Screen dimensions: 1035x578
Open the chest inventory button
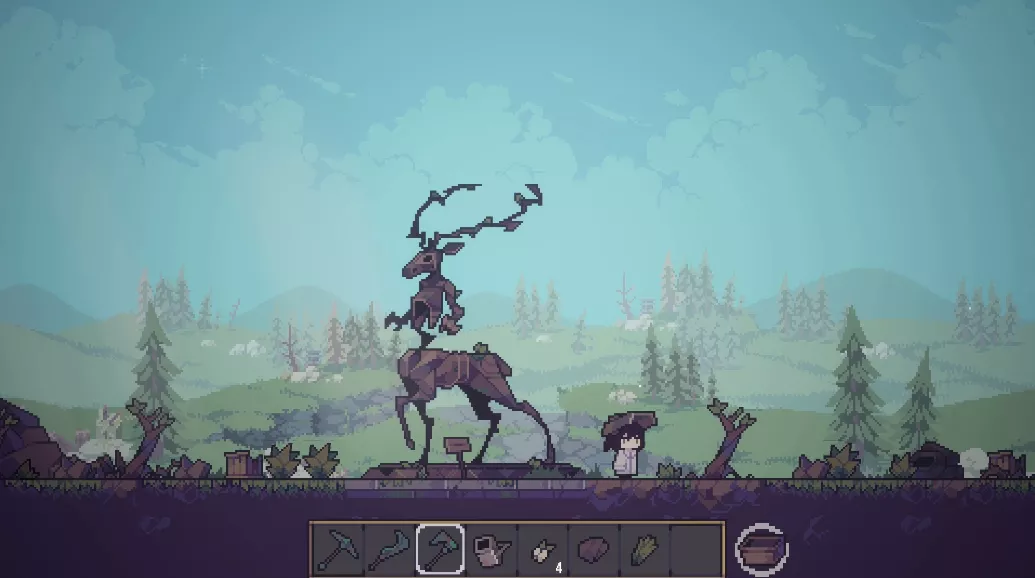click(x=761, y=549)
